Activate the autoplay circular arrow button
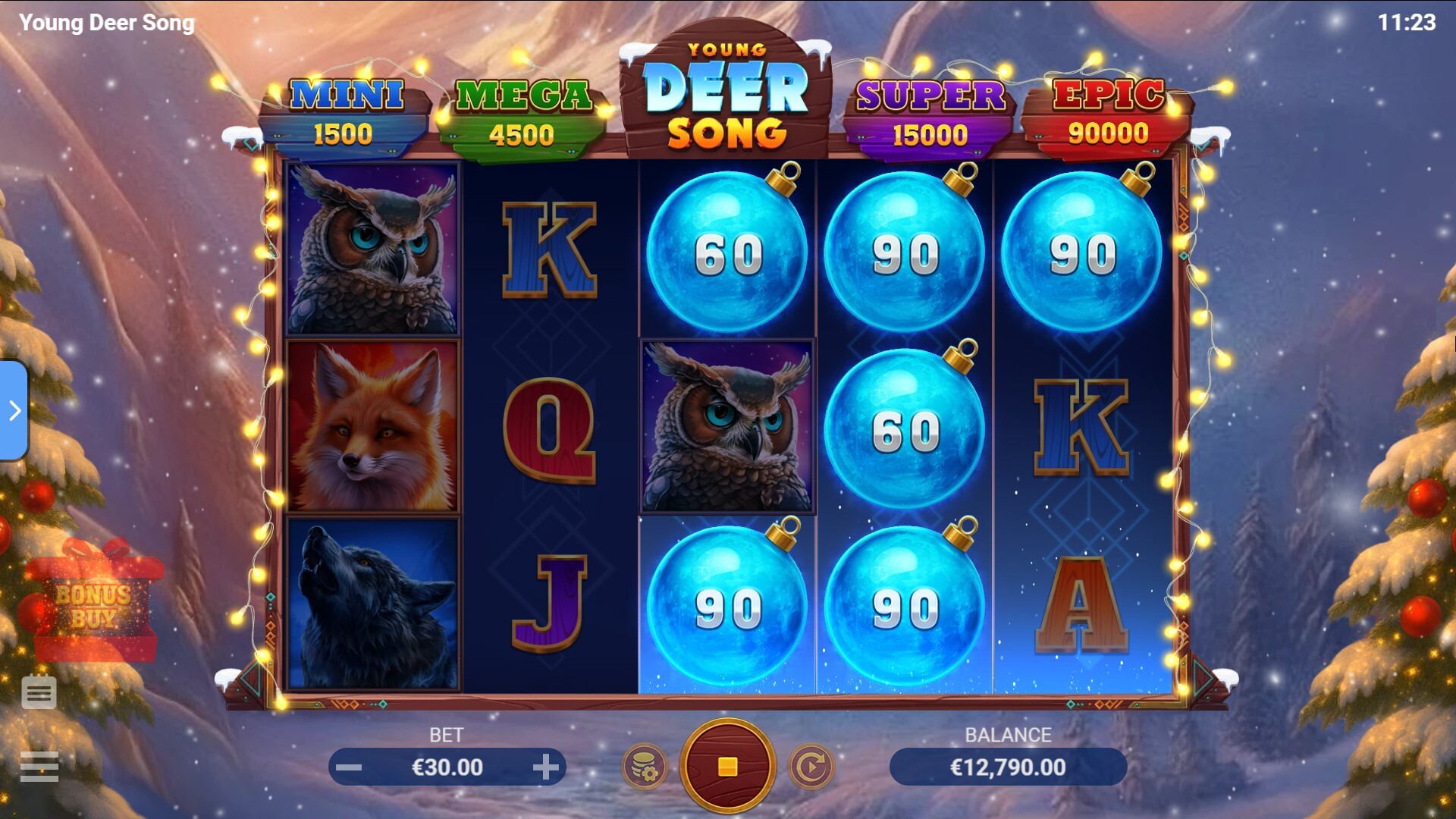 point(811,767)
